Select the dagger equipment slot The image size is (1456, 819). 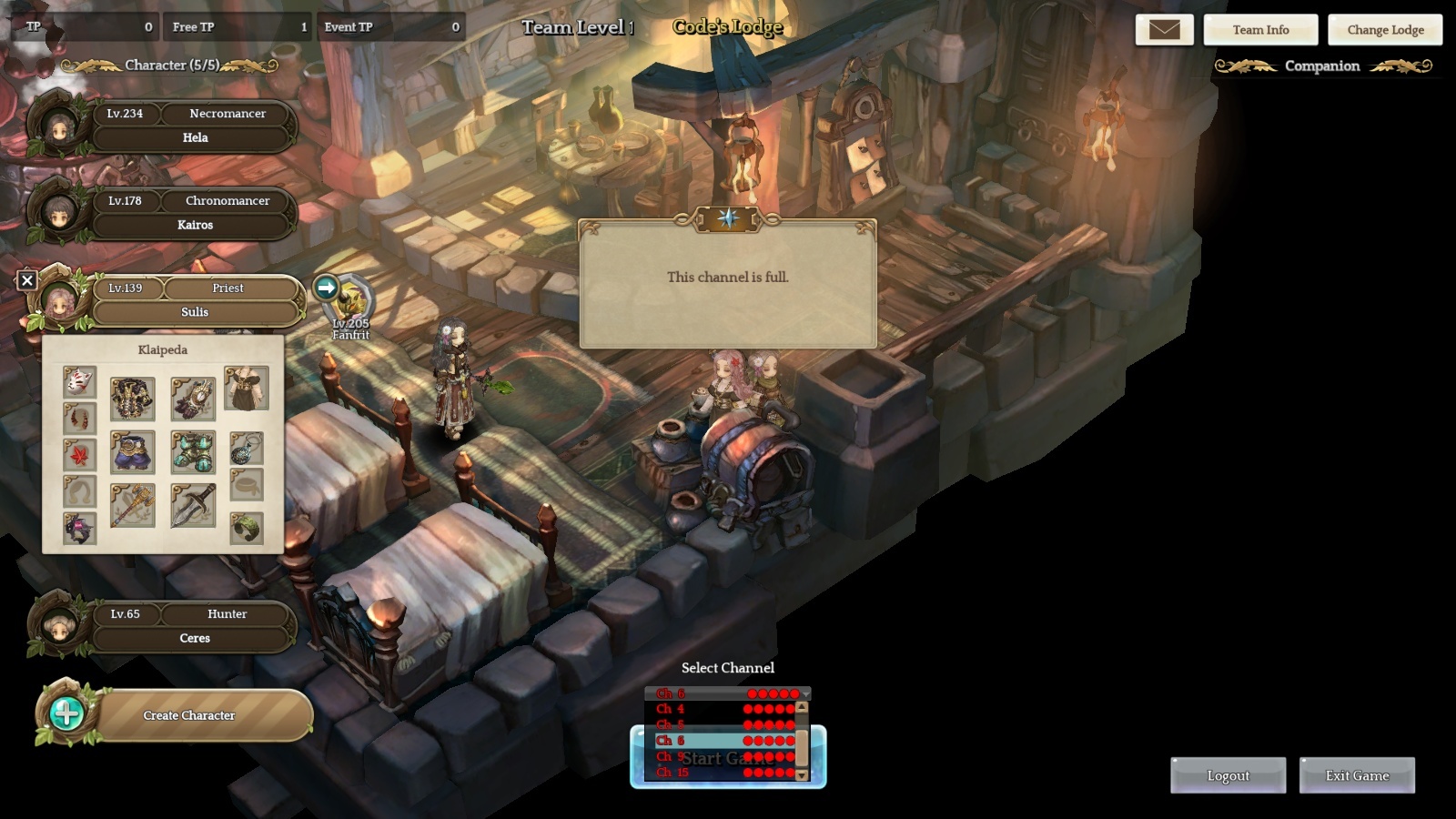pos(193,505)
